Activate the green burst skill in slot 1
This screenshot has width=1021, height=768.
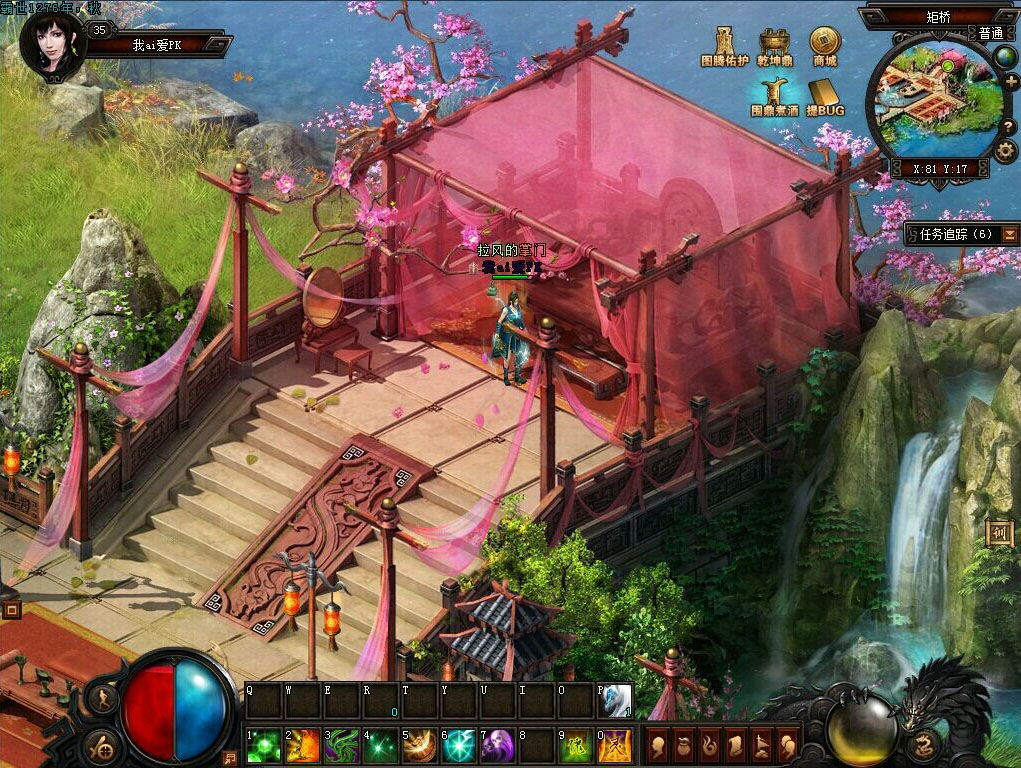263,745
